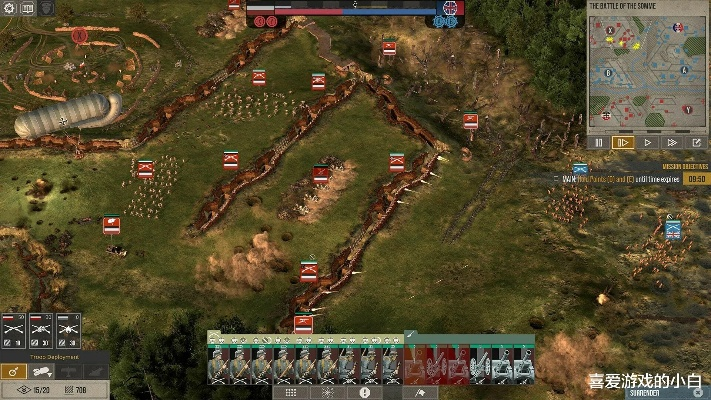Click the top-left menu button
This screenshot has width=711, height=400.
10,9
